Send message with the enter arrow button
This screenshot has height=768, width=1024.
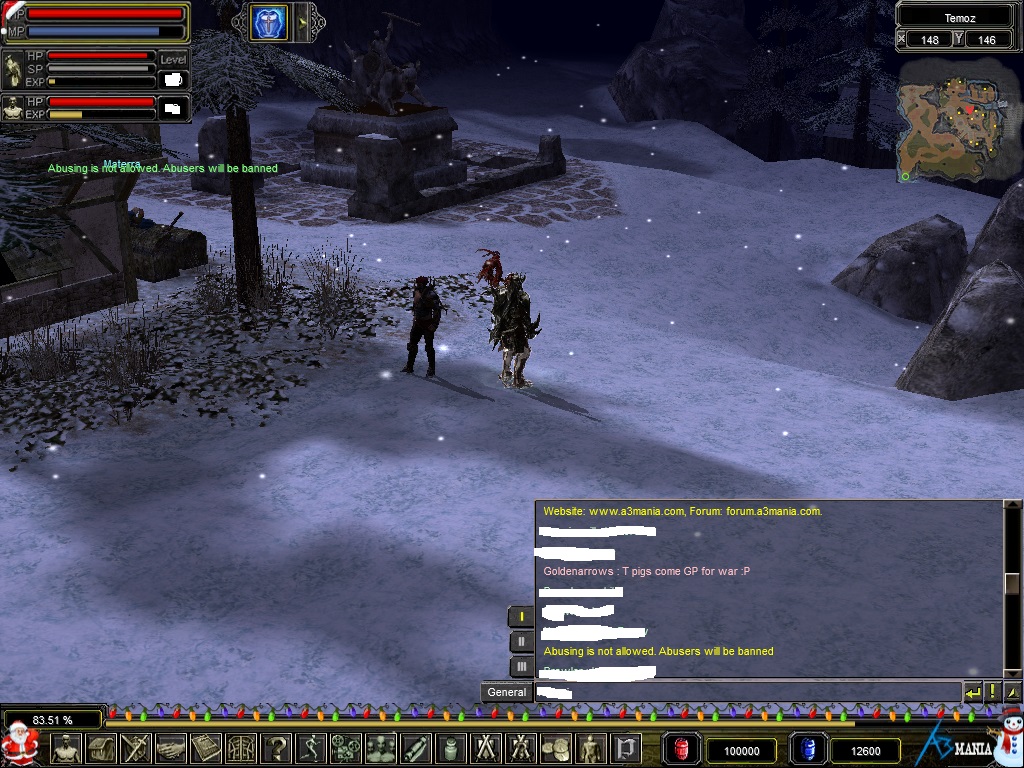[x=973, y=692]
